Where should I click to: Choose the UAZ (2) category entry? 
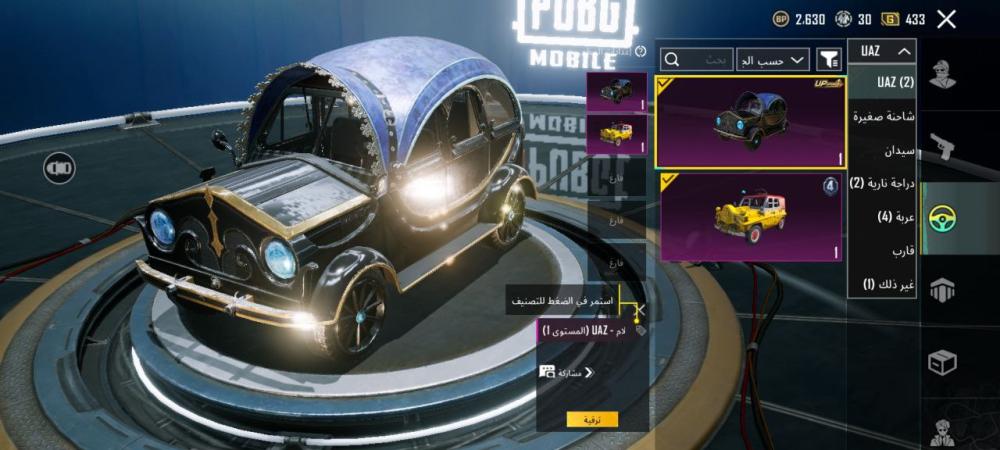click(882, 81)
